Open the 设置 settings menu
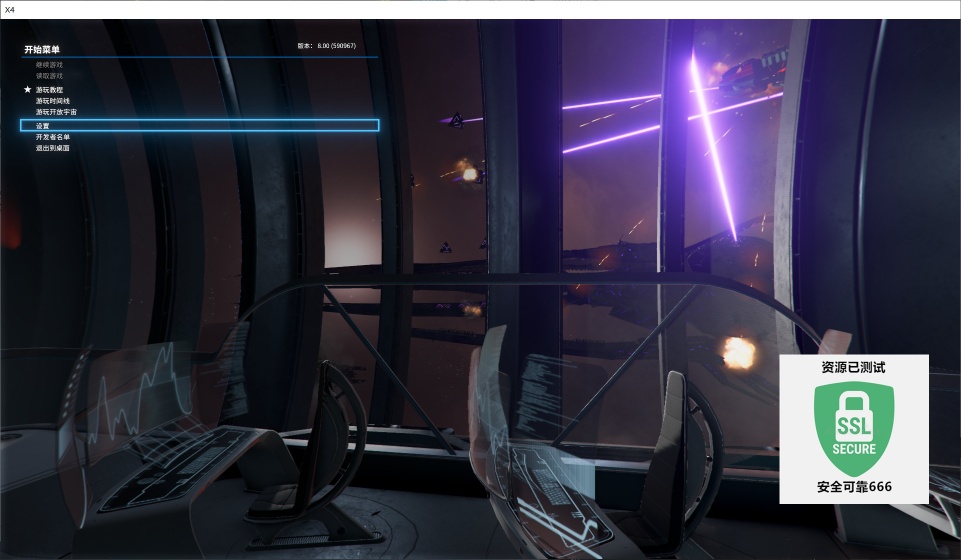This screenshot has height=560, width=961. [x=43, y=126]
